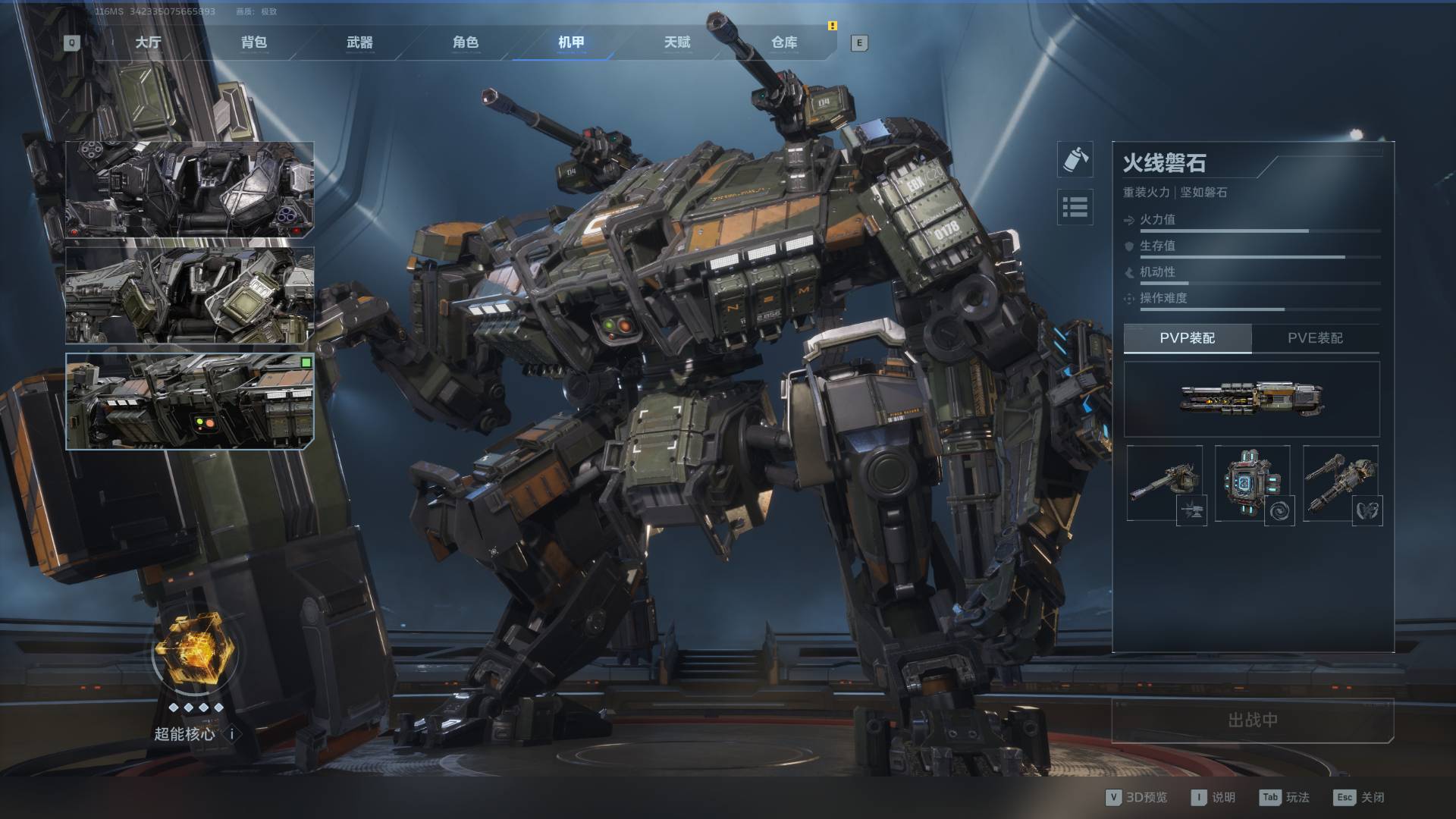Screen dimensions: 1456x819
Task: Select the blue core device slot
Action: tap(1253, 484)
